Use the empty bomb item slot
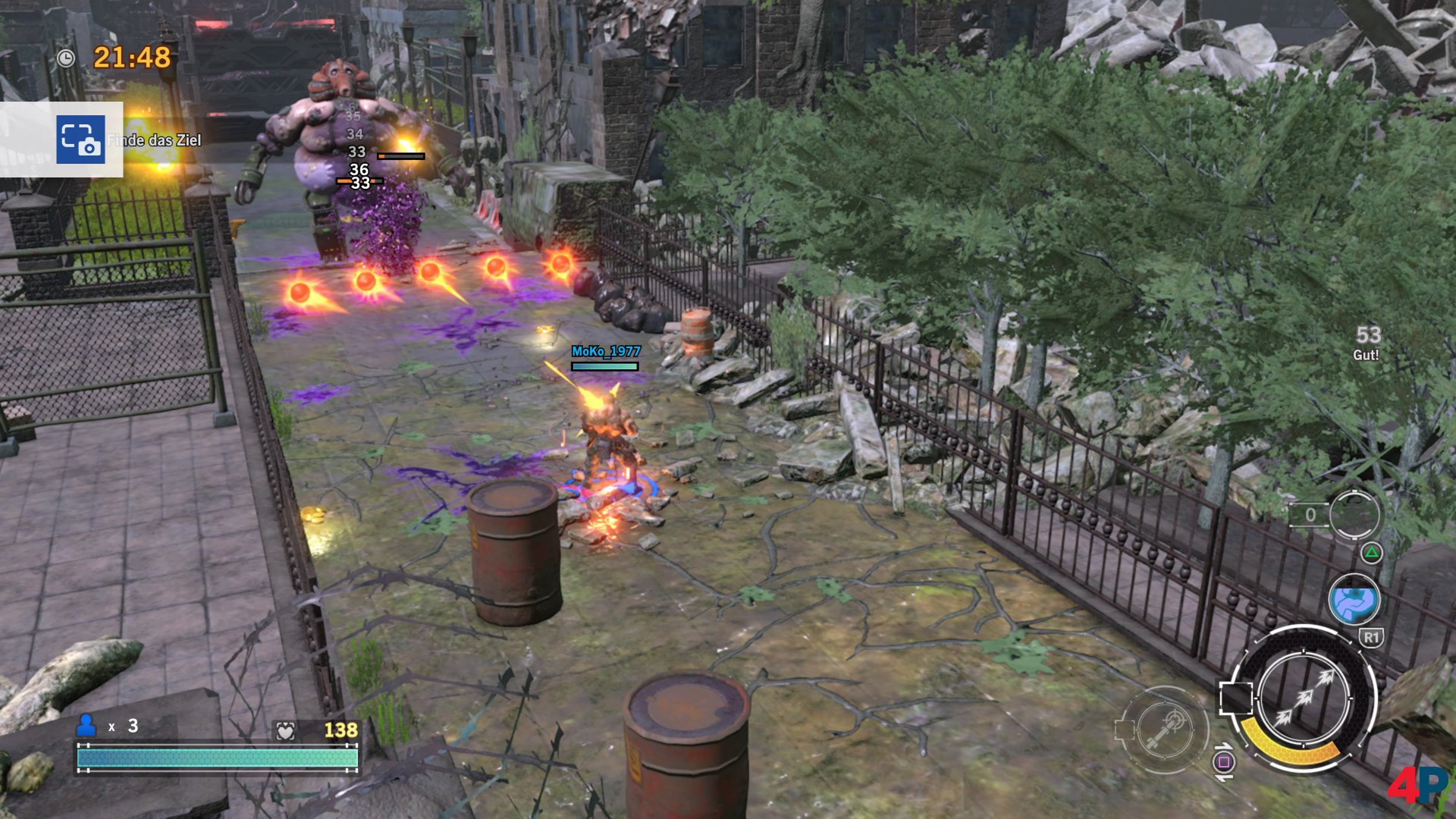The height and width of the screenshot is (819, 1456). 1354,516
